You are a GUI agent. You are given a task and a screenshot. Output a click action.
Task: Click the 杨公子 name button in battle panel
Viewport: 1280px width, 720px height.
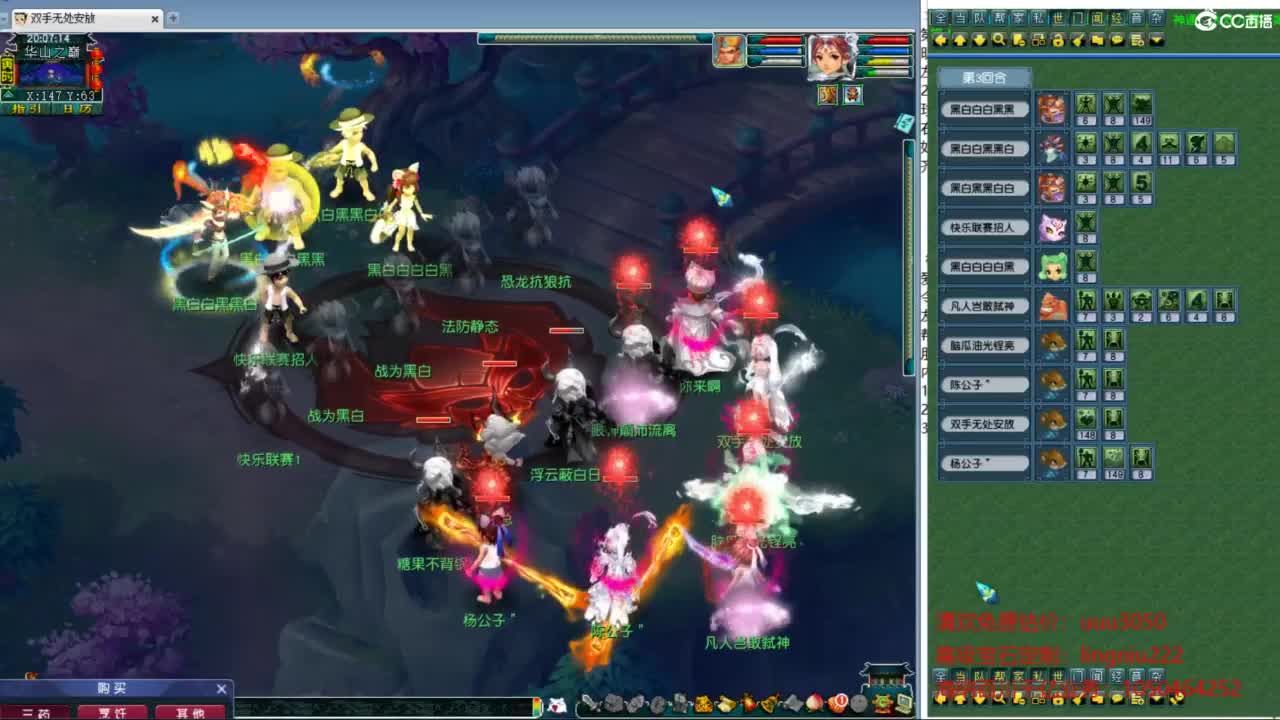tap(983, 461)
